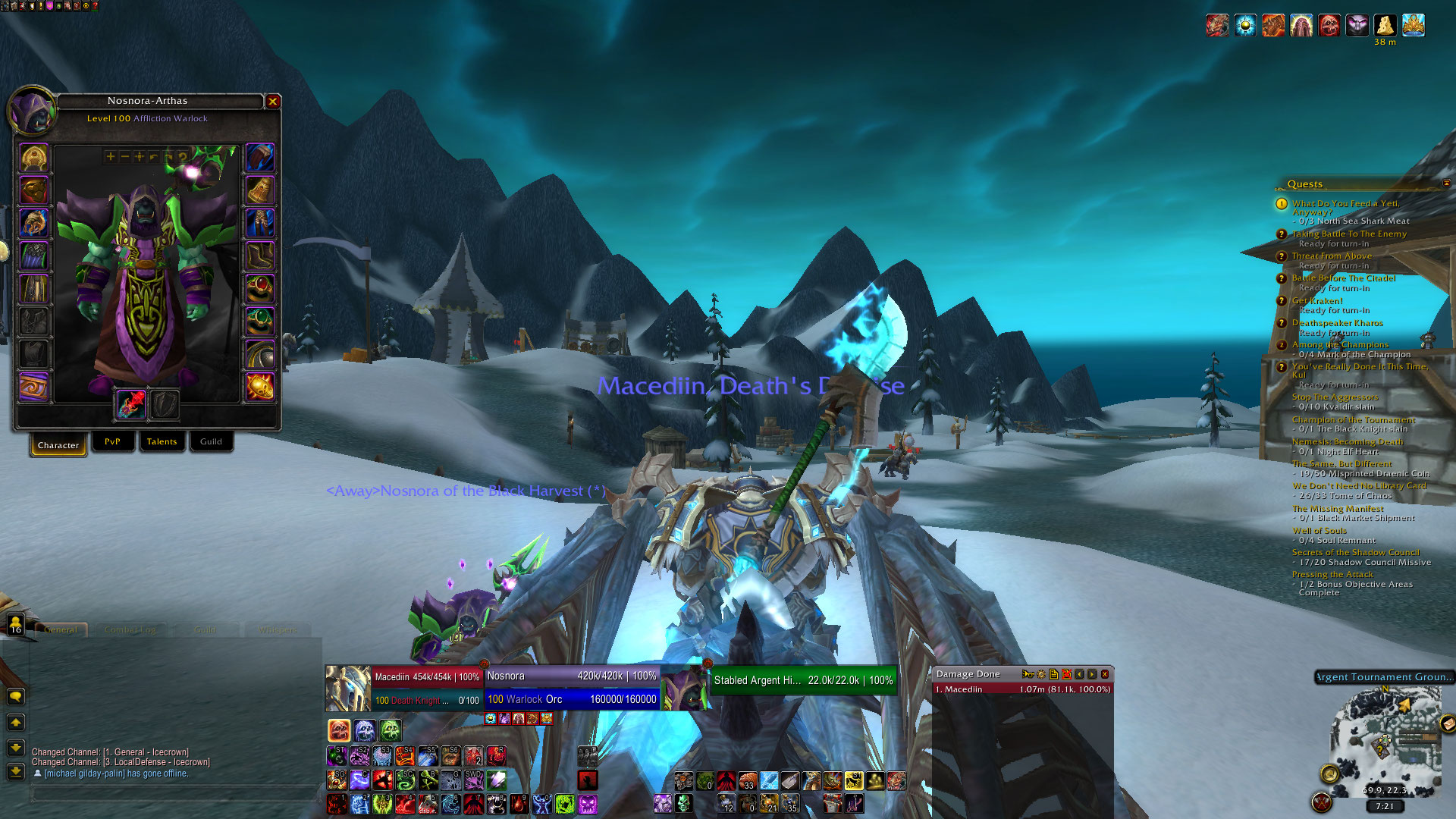Select the General chat tab
The image size is (1456, 819).
[x=61, y=629]
